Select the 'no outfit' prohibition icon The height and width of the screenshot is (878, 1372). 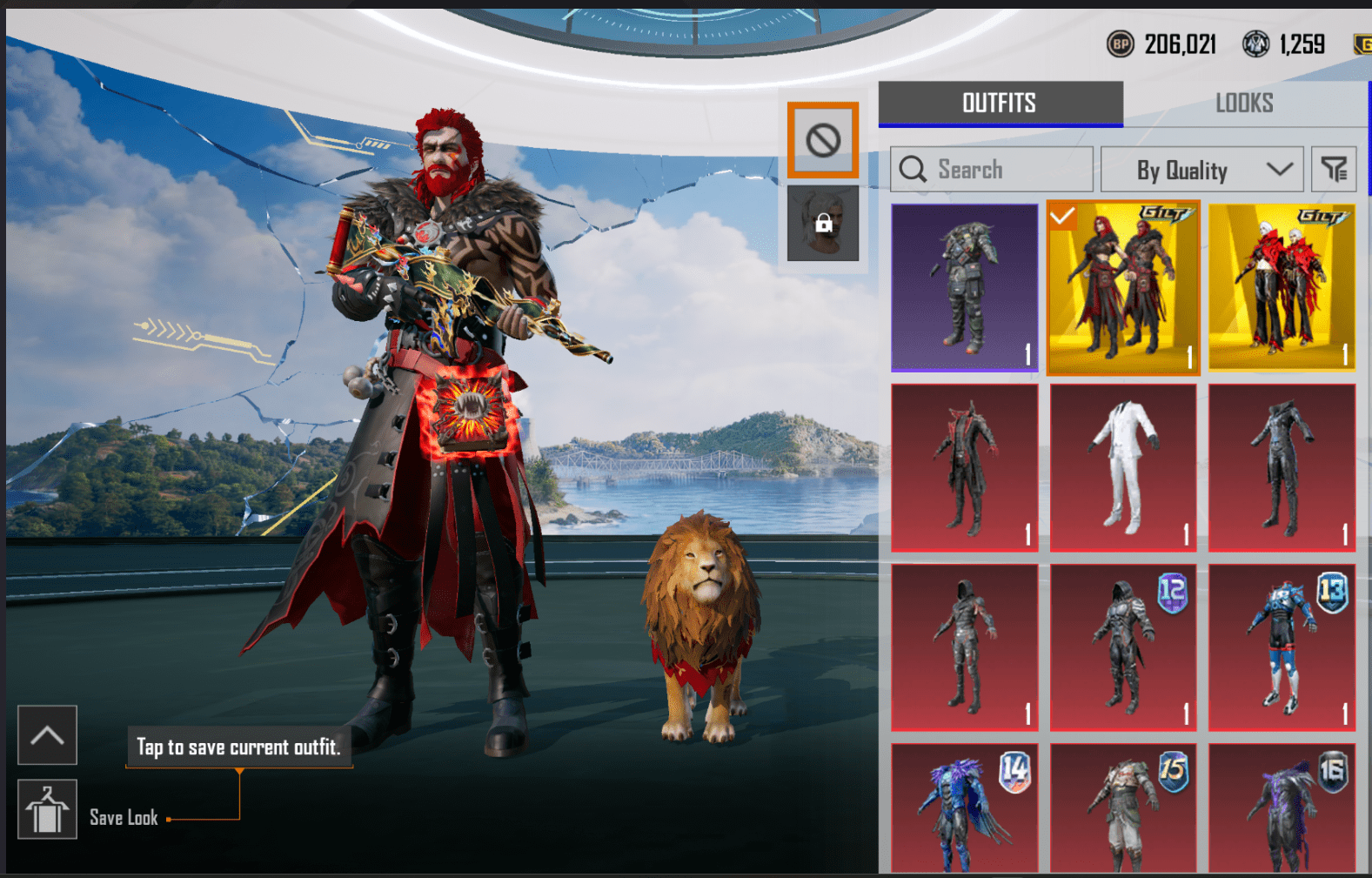point(822,139)
